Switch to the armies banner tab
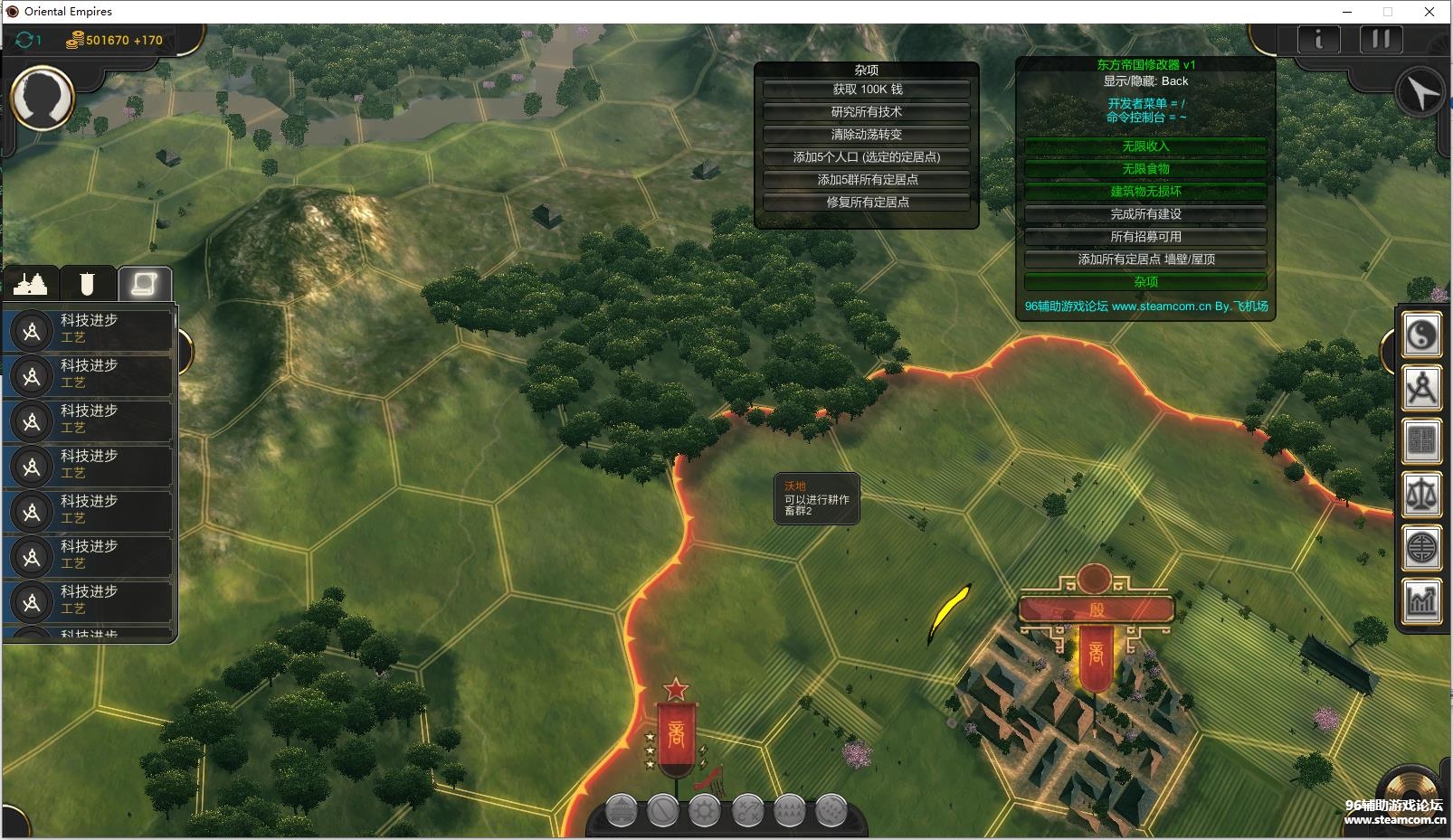This screenshot has height=840, width=1453. (87, 284)
